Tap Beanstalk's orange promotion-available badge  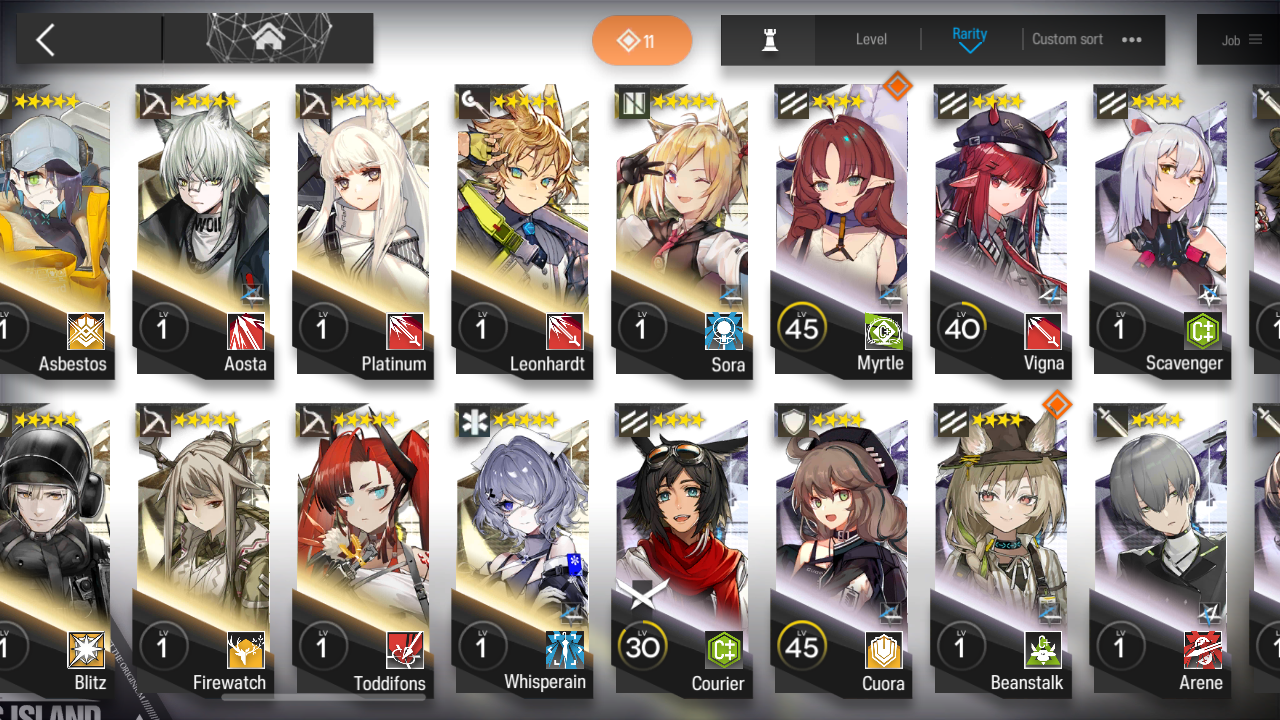1057,405
